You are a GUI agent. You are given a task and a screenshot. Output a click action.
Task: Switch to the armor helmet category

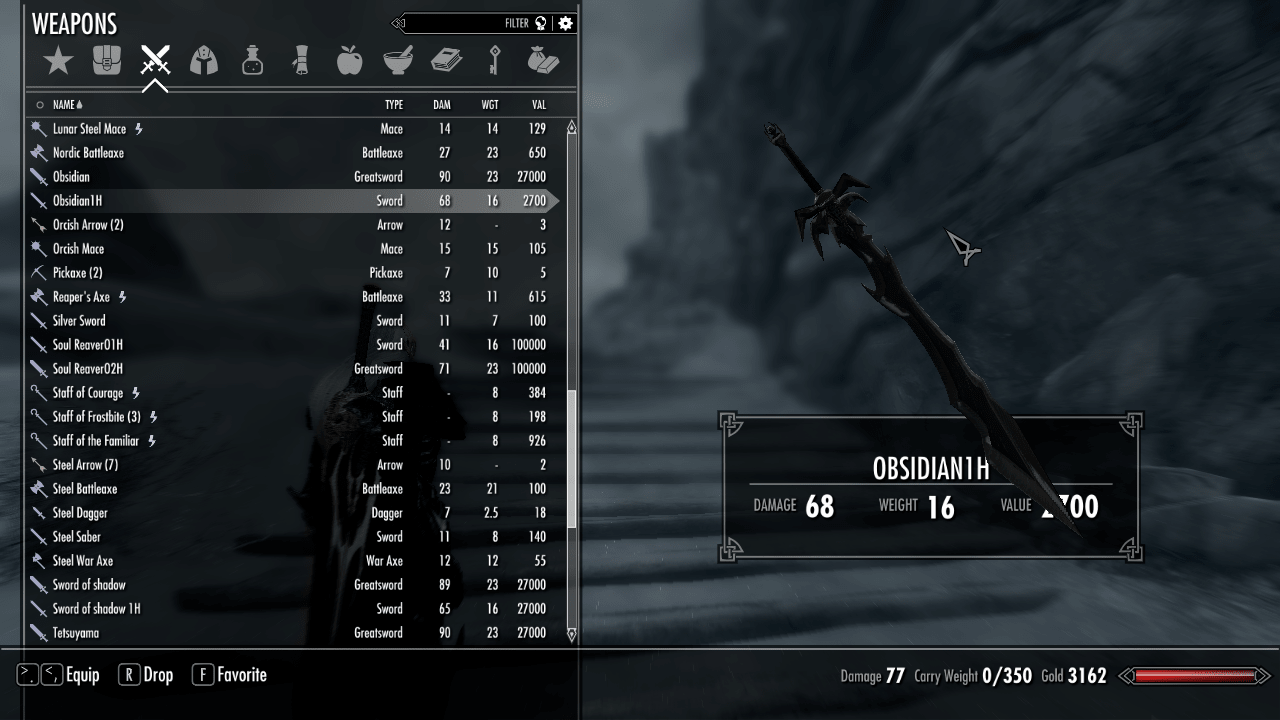(204, 61)
